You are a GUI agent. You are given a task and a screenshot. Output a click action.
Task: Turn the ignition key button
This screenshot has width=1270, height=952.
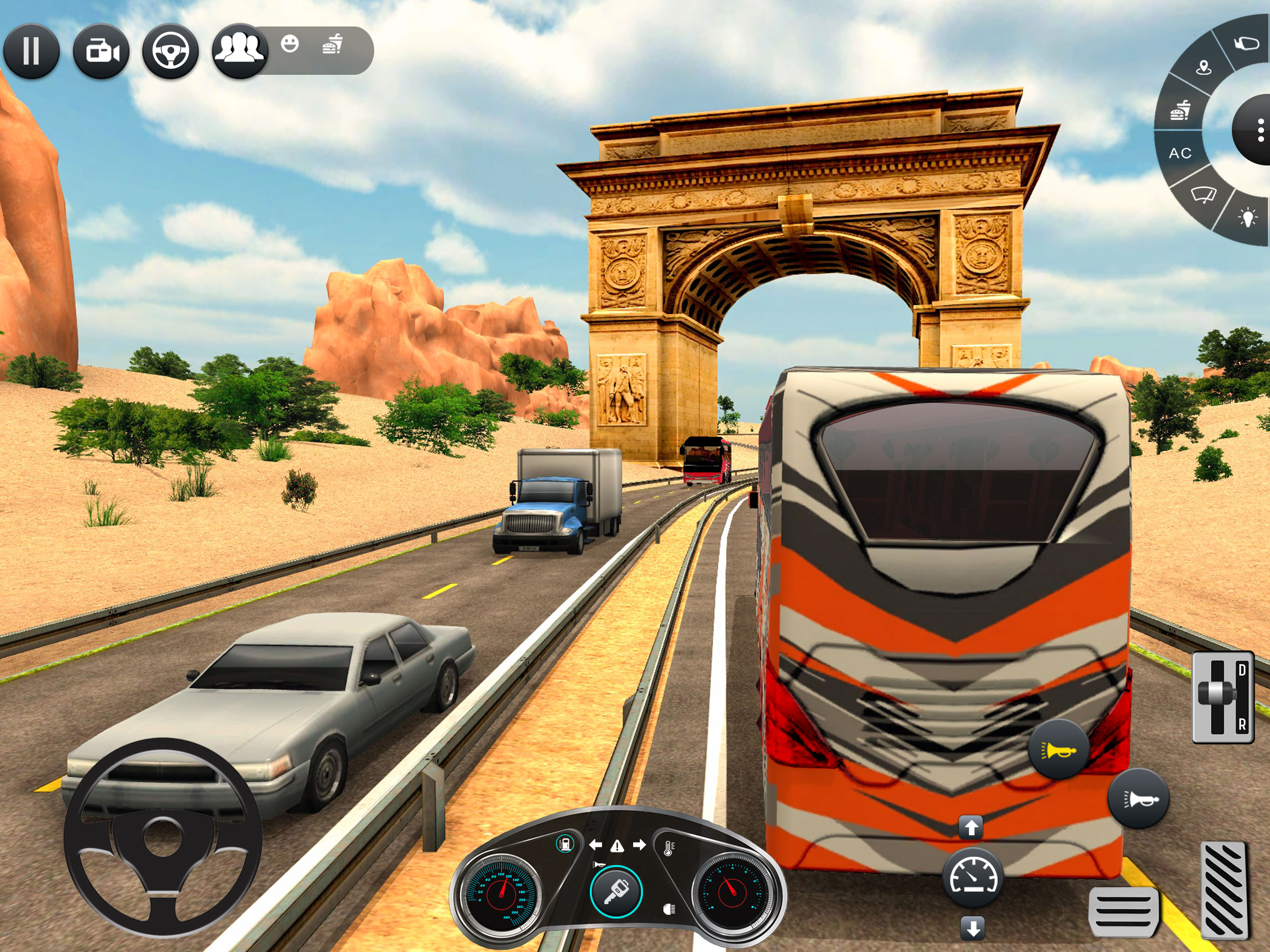[x=616, y=892]
